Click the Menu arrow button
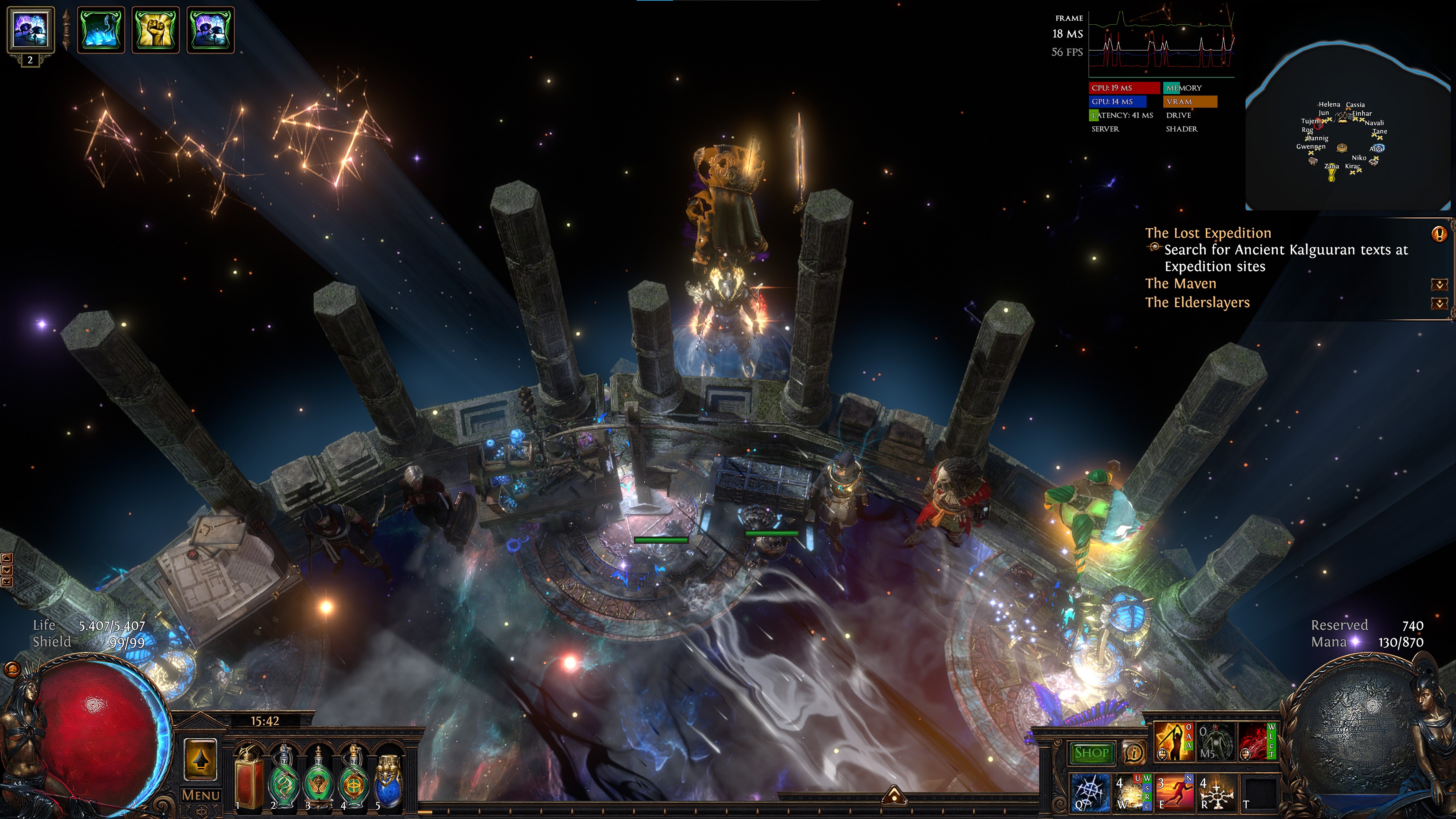The height and width of the screenshot is (819, 1456). (200, 761)
